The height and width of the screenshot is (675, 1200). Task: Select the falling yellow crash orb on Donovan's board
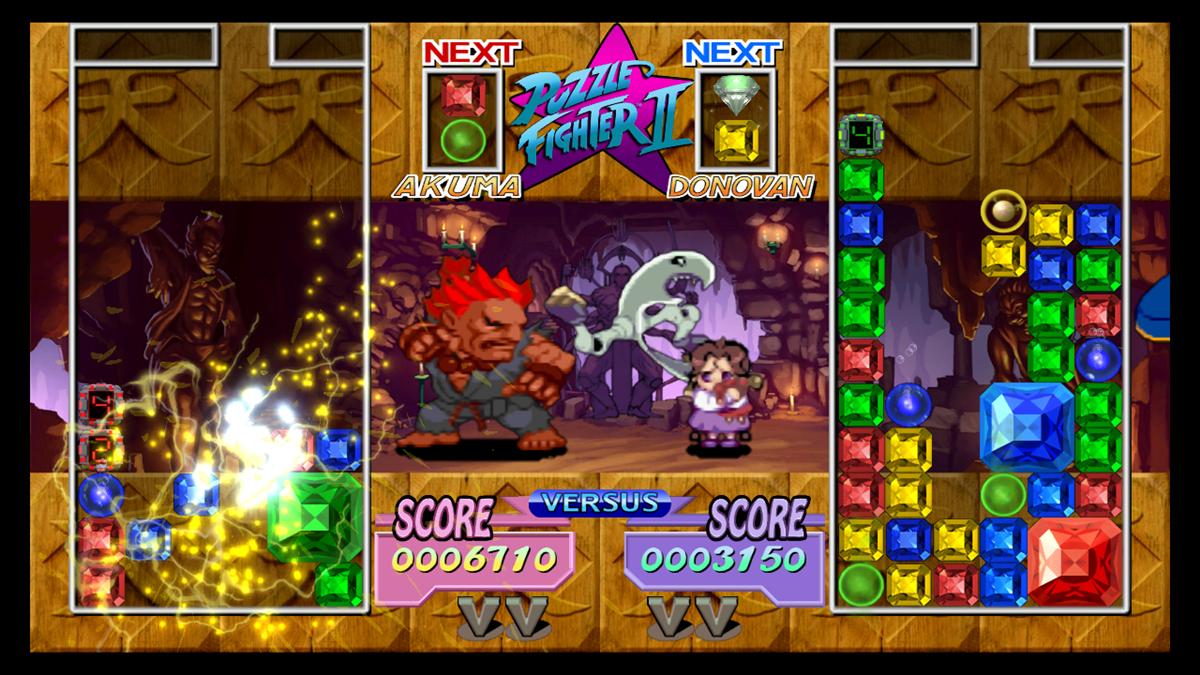(1003, 210)
